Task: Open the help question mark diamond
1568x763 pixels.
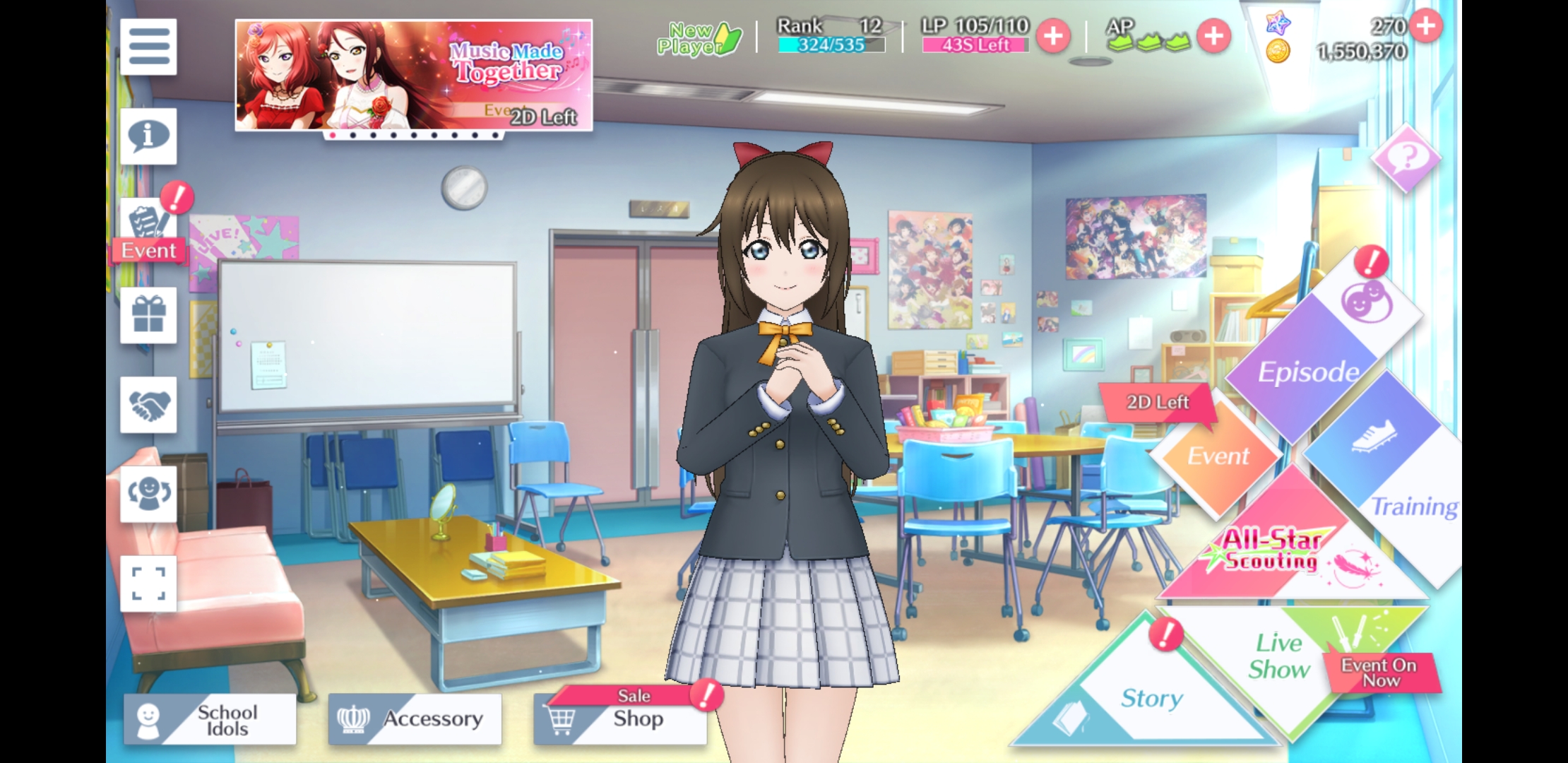Action: pos(1406,158)
